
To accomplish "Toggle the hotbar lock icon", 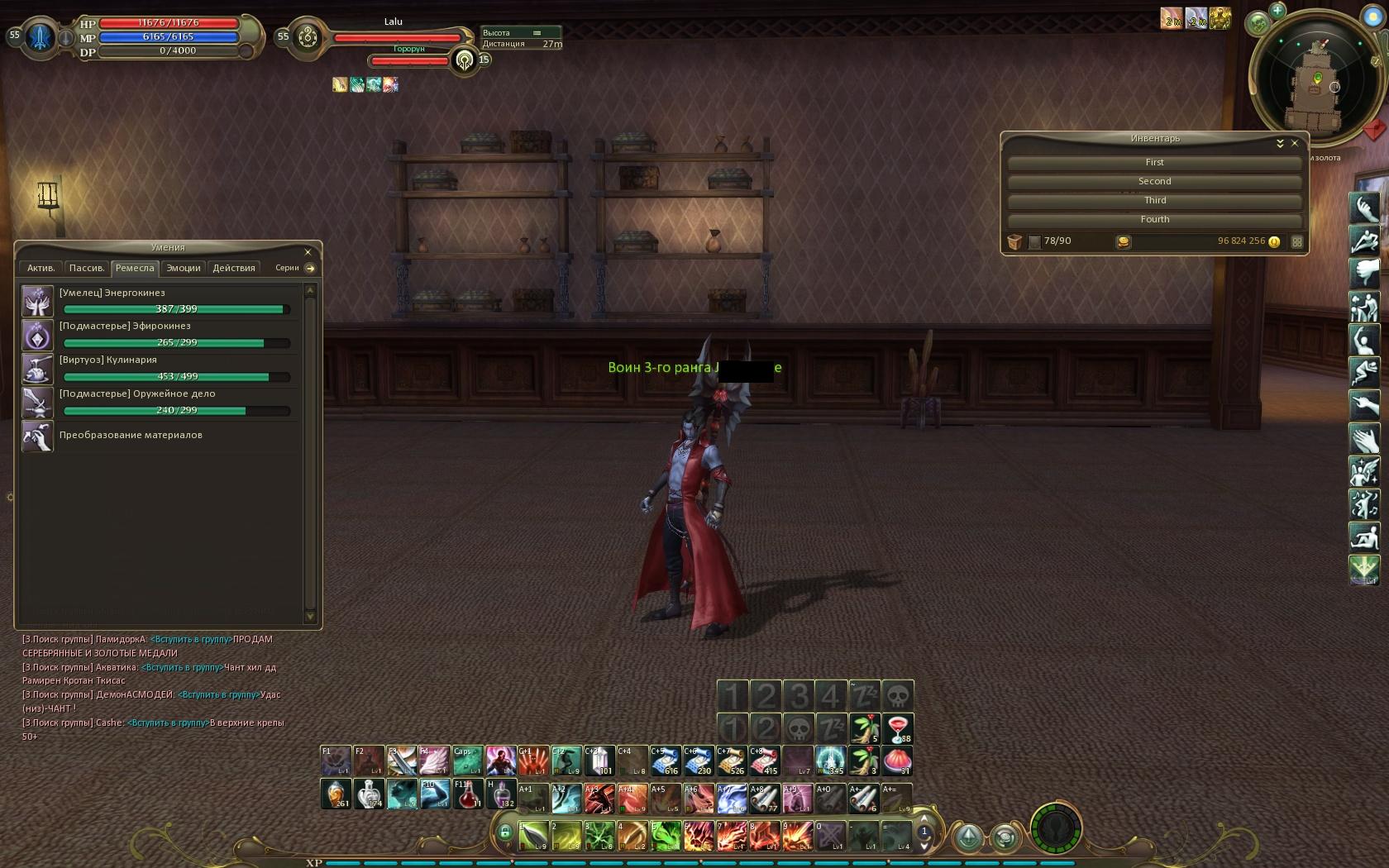I will (505, 832).
